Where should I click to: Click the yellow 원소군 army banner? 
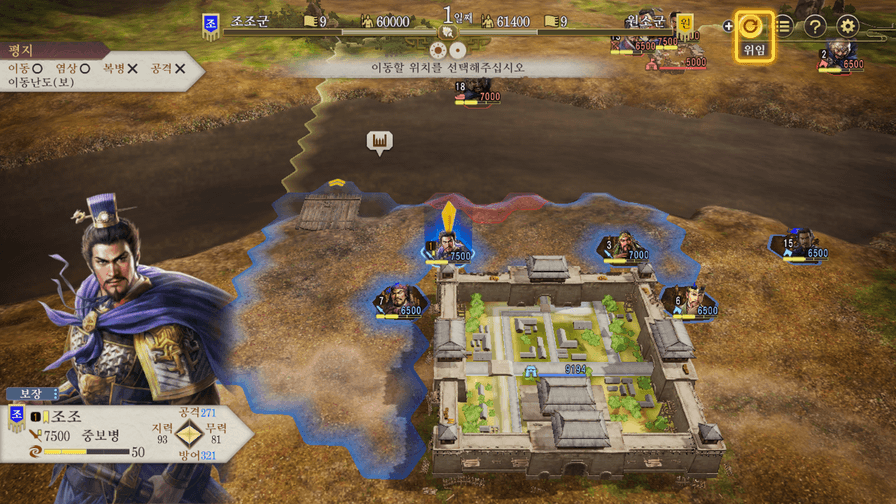click(684, 23)
